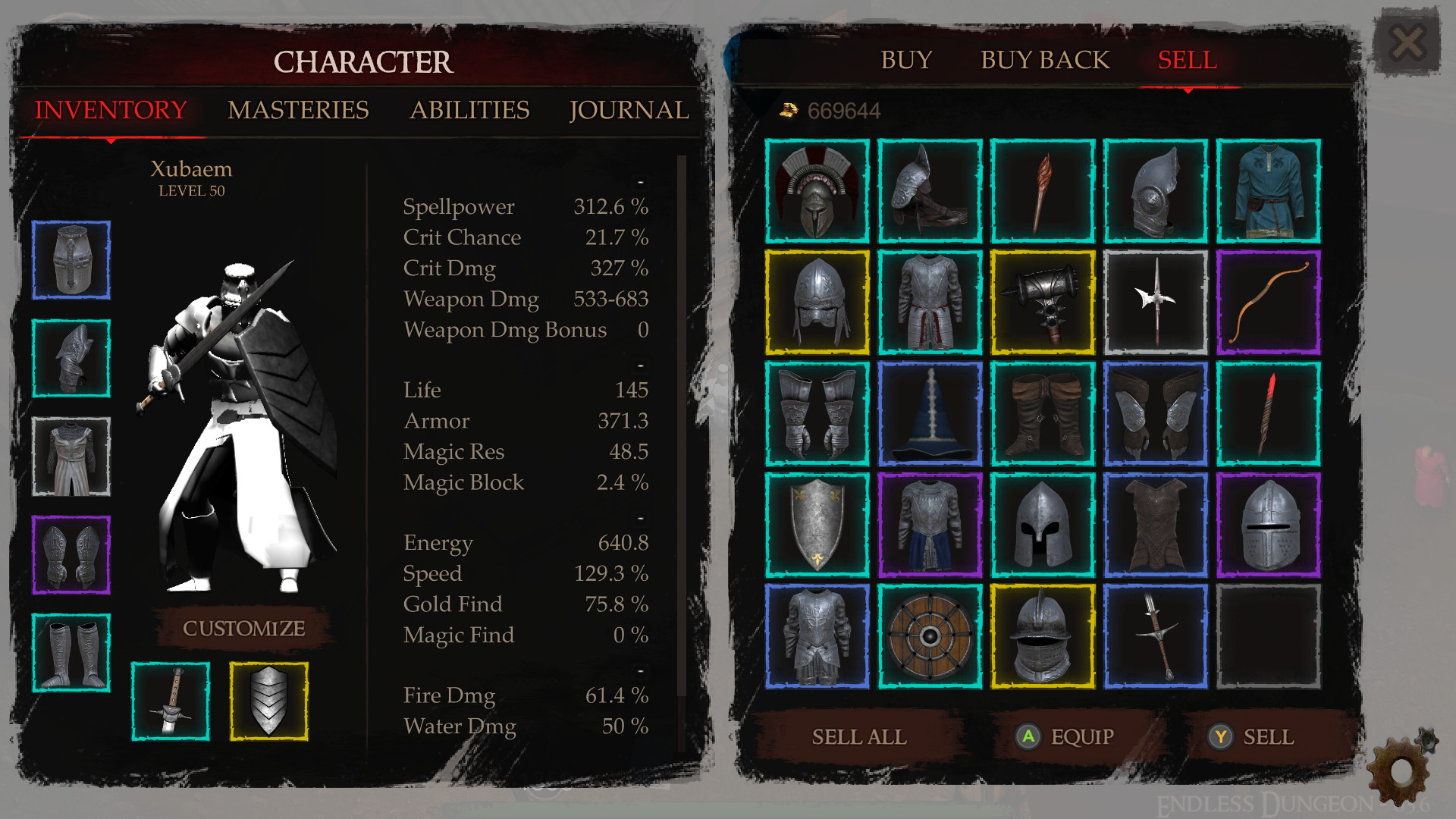Click the SELL ALL button
The width and height of the screenshot is (1456, 819).
click(x=859, y=736)
